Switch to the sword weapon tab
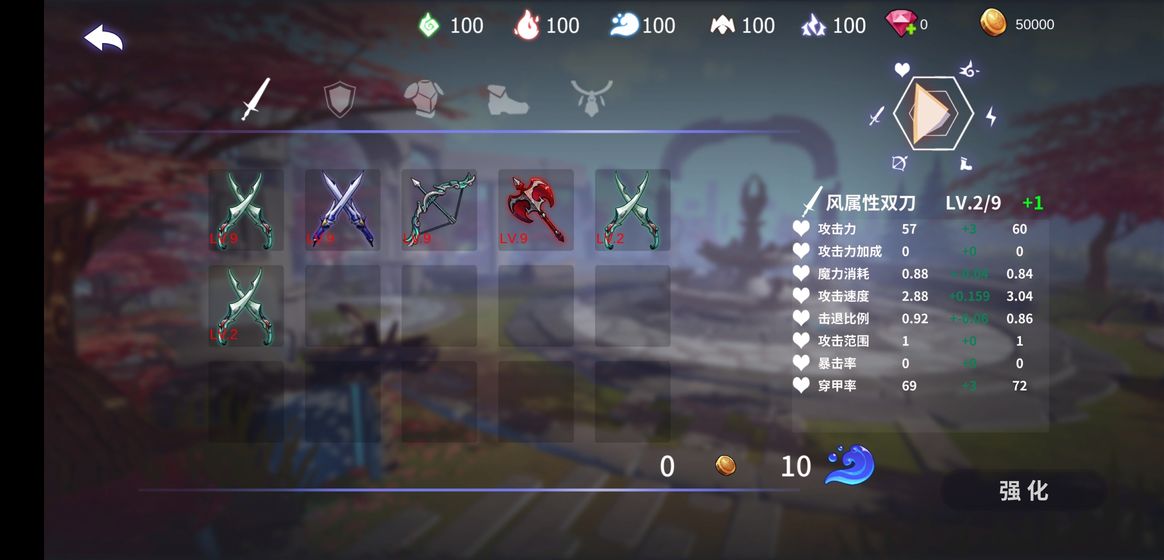The width and height of the screenshot is (1164, 560). tap(256, 98)
